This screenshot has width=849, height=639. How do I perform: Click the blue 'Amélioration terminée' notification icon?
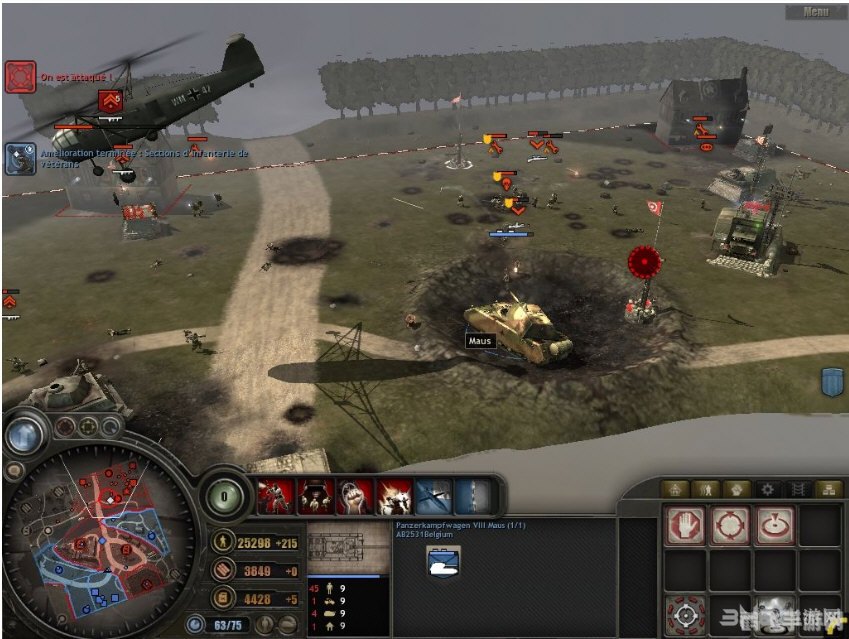point(20,158)
